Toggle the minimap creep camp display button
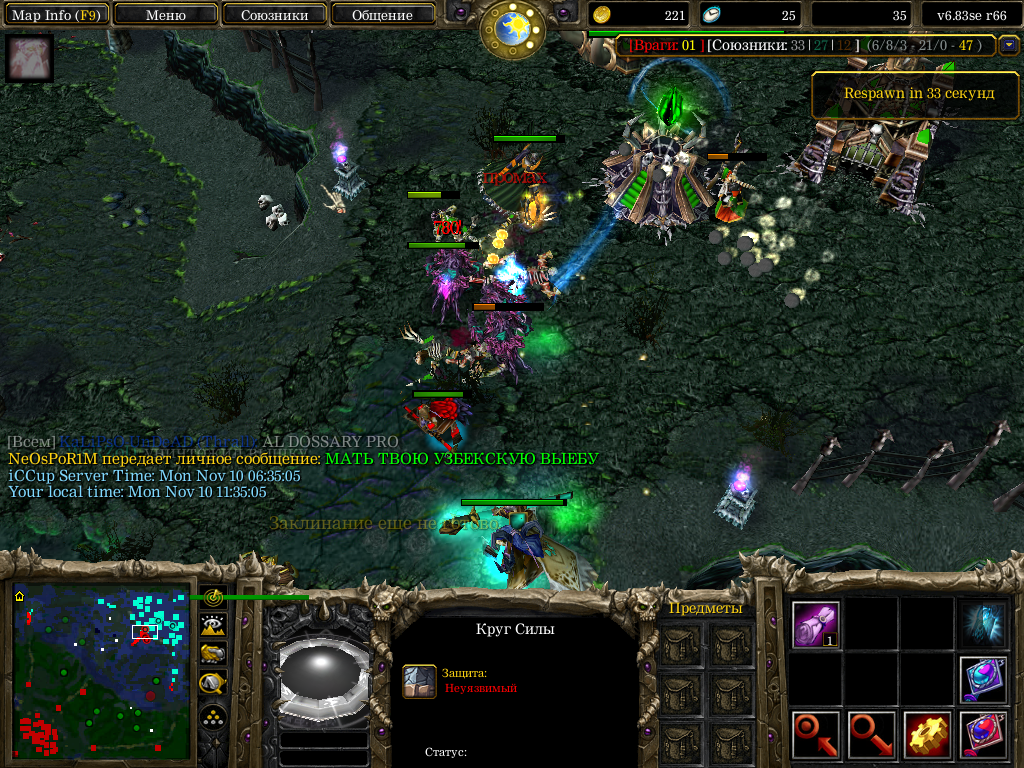 [x=212, y=684]
